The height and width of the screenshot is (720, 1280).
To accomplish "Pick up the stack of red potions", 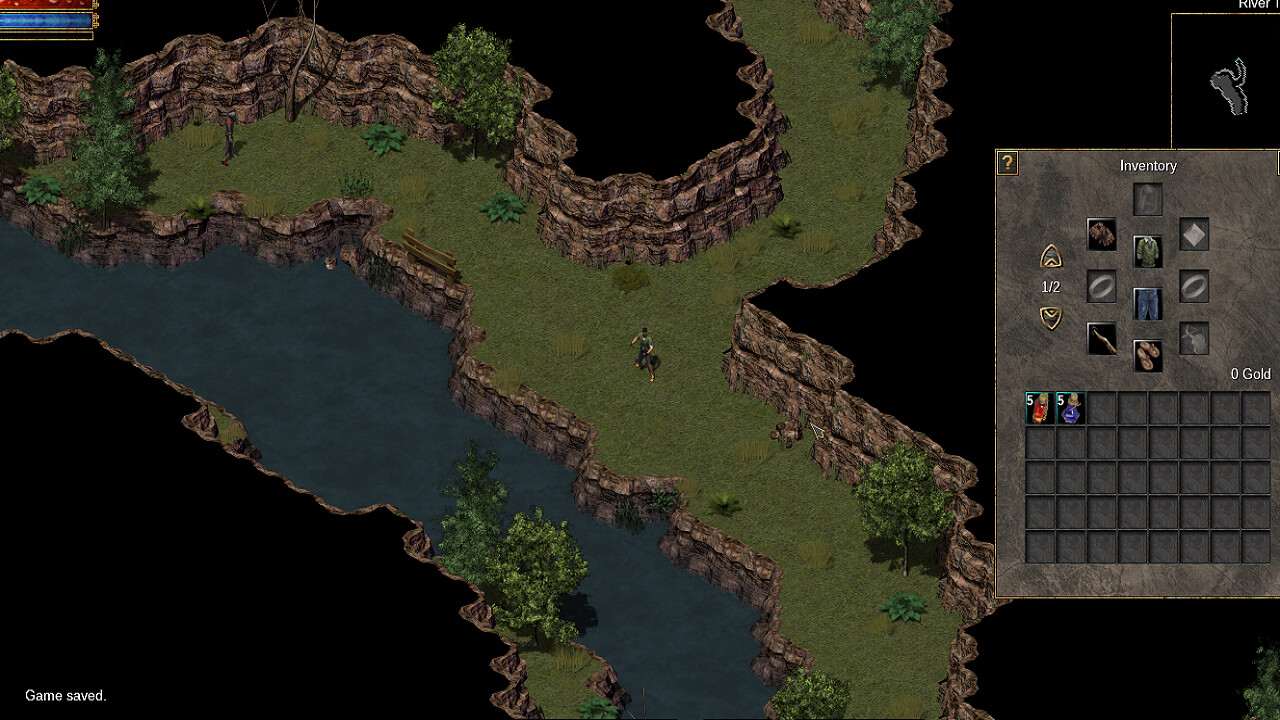I will click(1039, 407).
